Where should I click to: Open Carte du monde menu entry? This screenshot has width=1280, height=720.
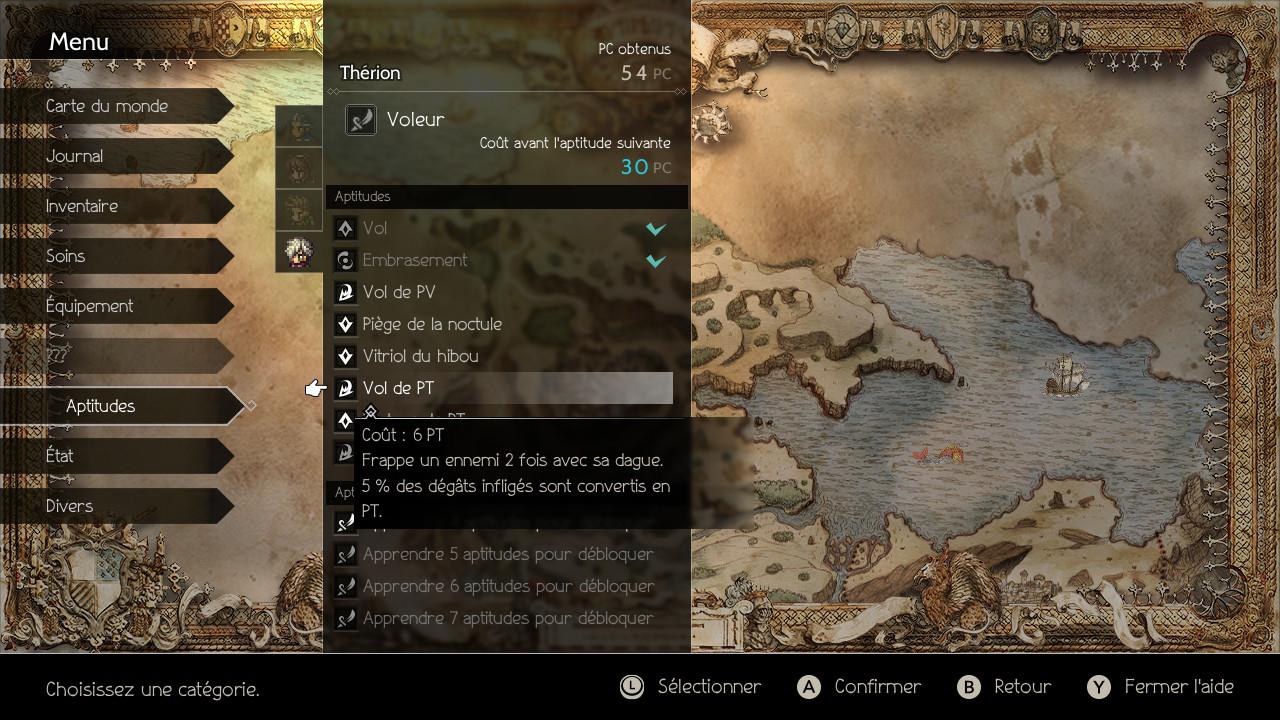[107, 106]
